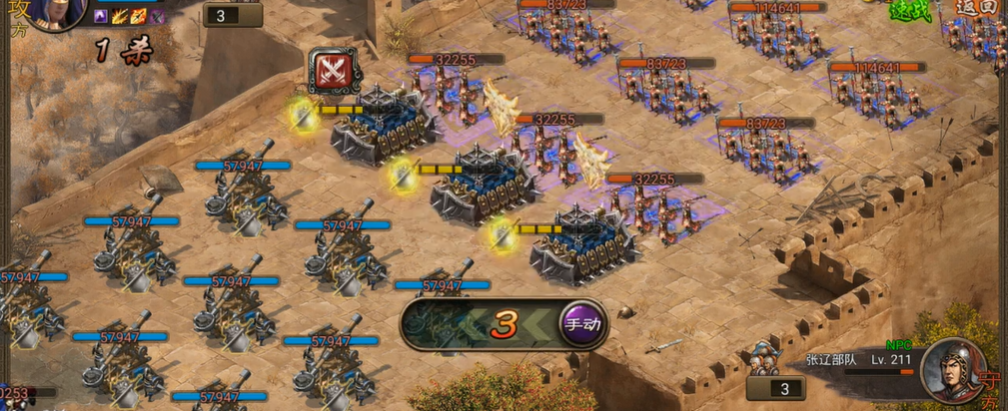Activate the red crossed swords tactic icon

327,70
